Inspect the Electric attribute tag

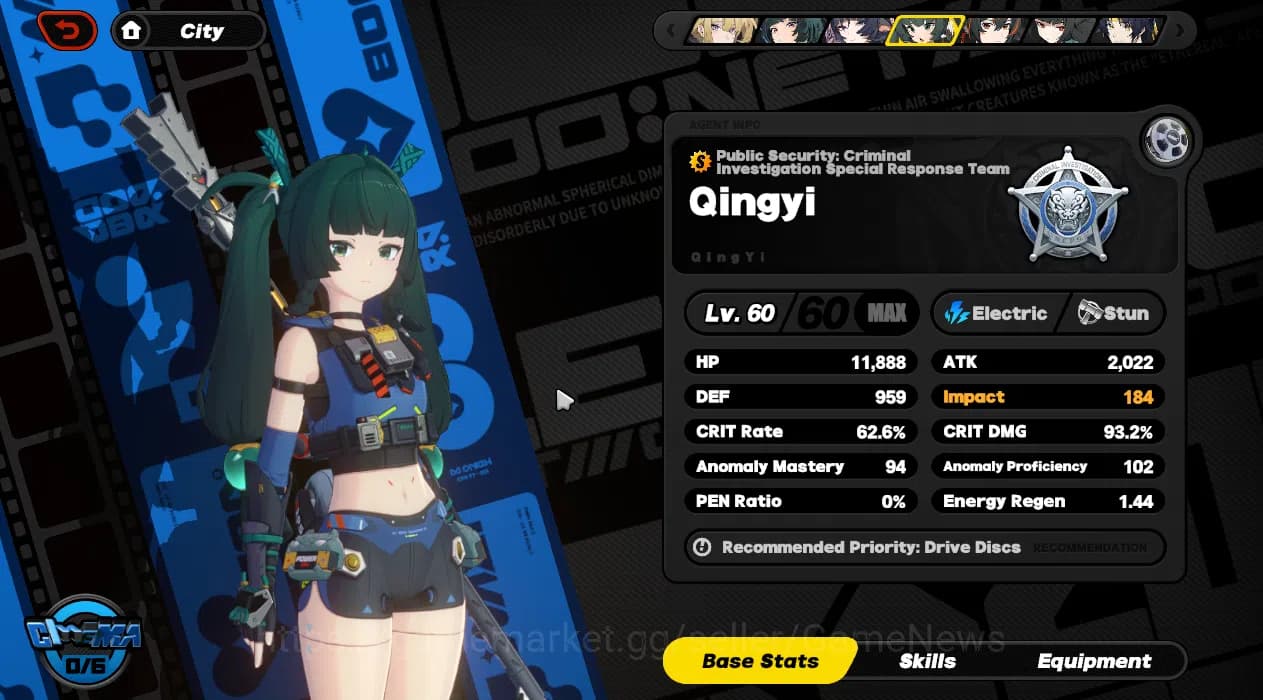[x=995, y=313]
